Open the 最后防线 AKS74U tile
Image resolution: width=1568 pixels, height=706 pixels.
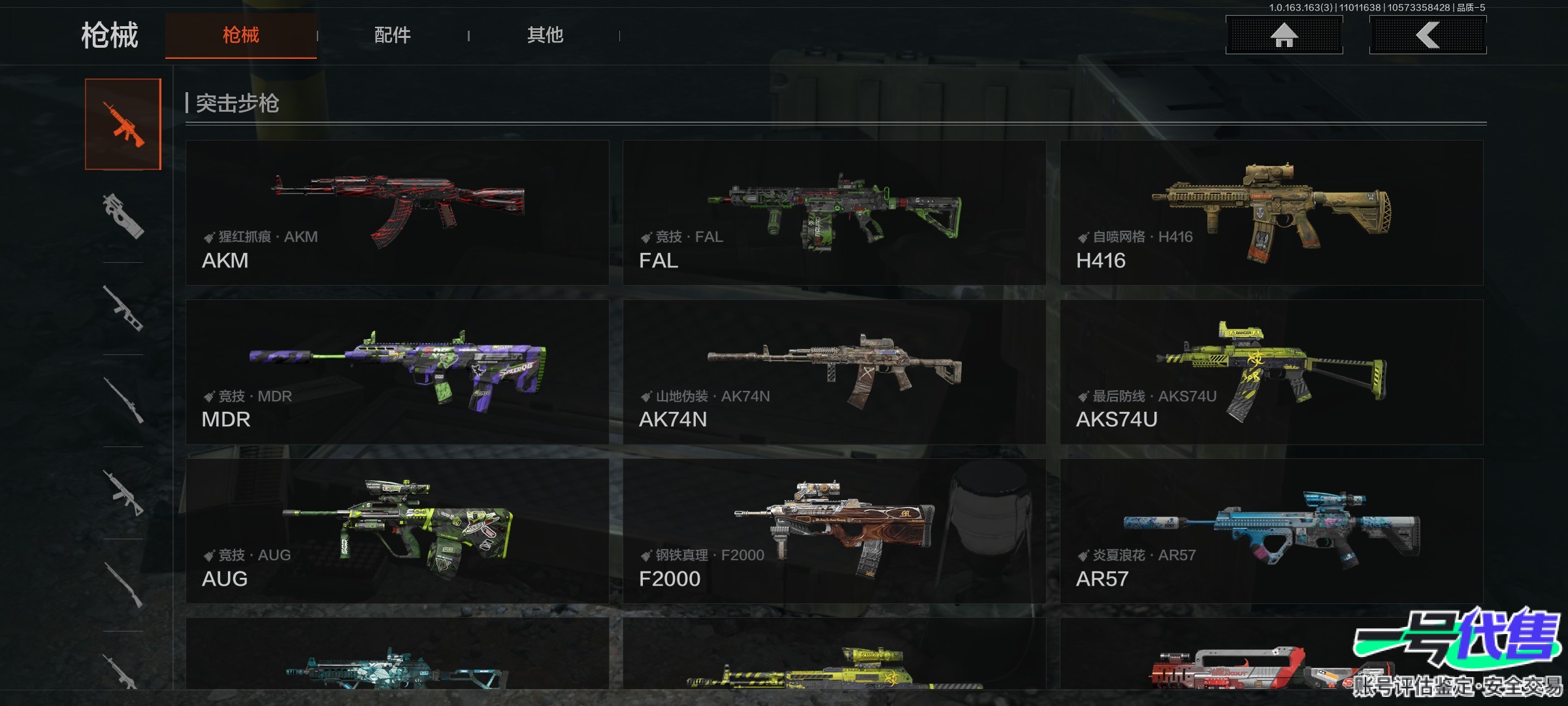click(x=1271, y=372)
